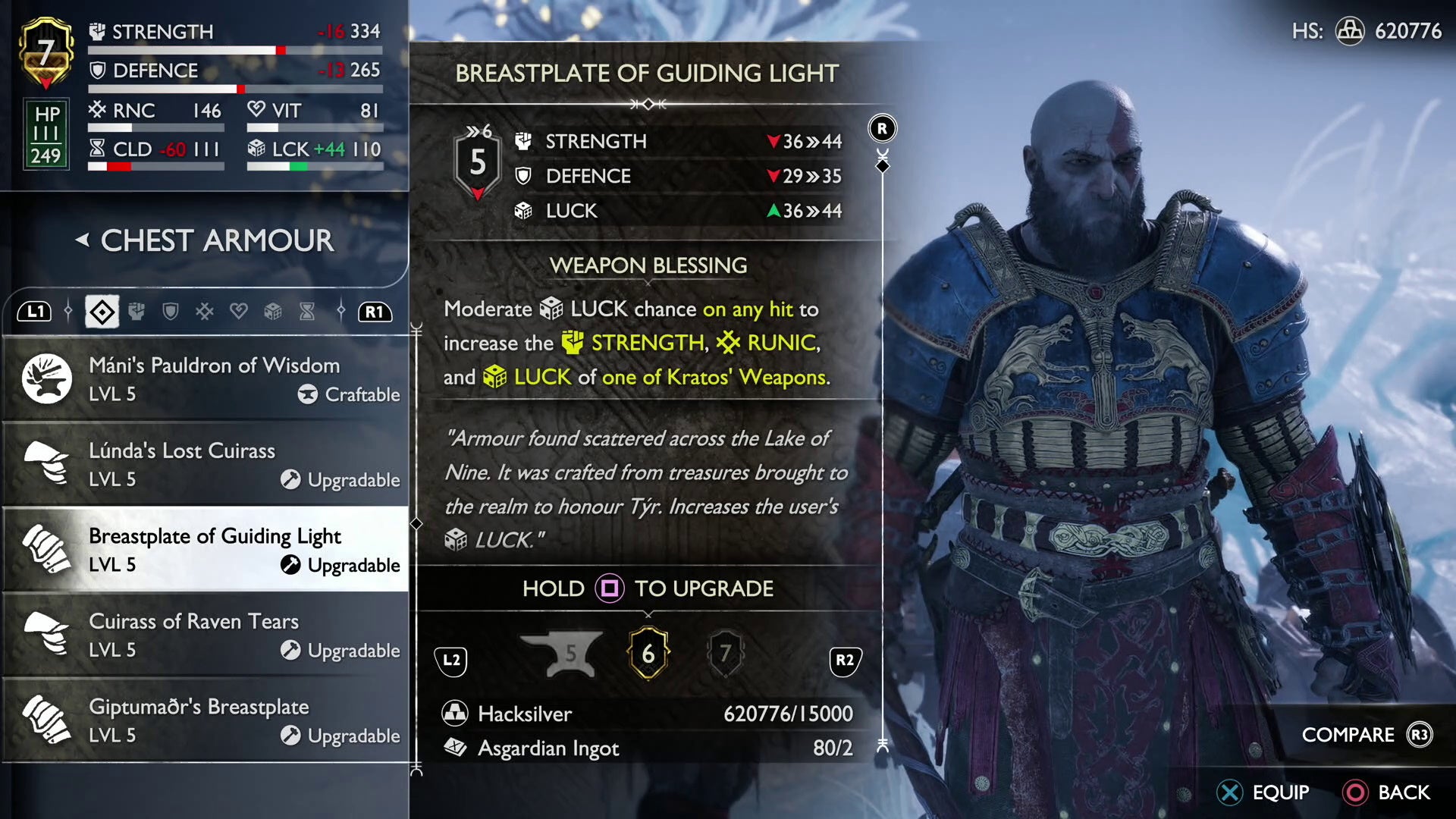This screenshot has width=1456, height=819.
Task: Click the Luck stat progress bar
Action: point(313,168)
